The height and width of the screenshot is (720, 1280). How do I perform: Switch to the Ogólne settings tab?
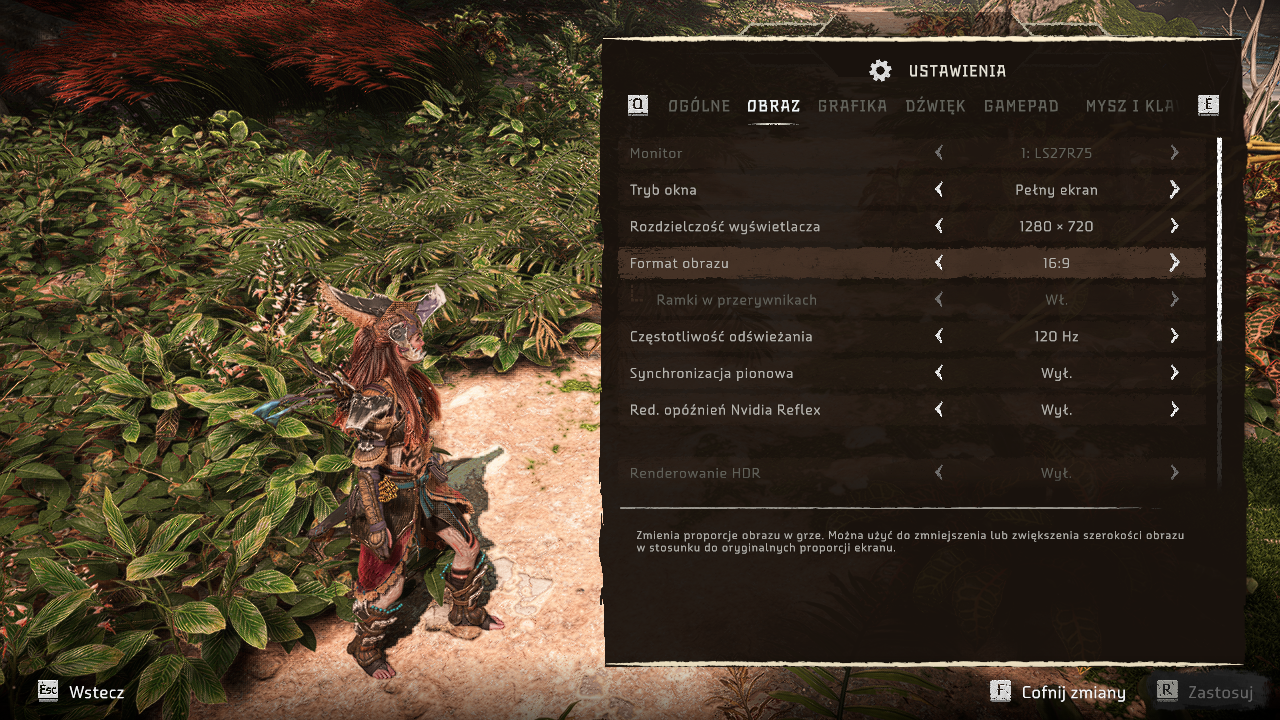point(699,106)
